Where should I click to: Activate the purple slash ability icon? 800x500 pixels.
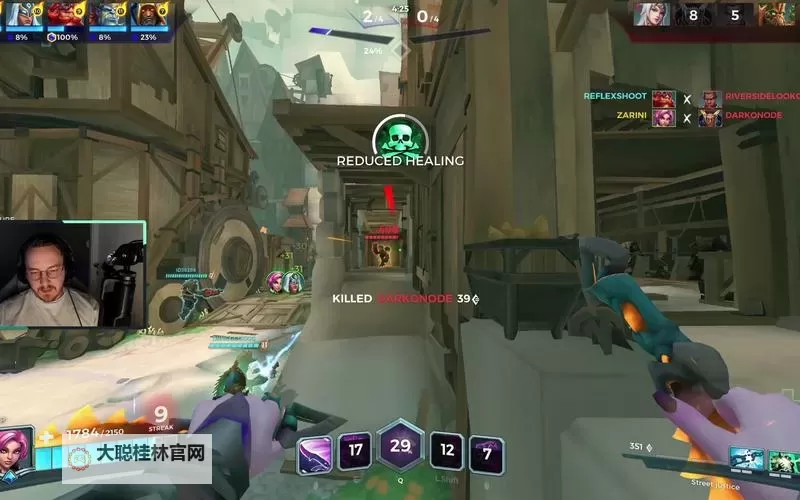pos(315,455)
